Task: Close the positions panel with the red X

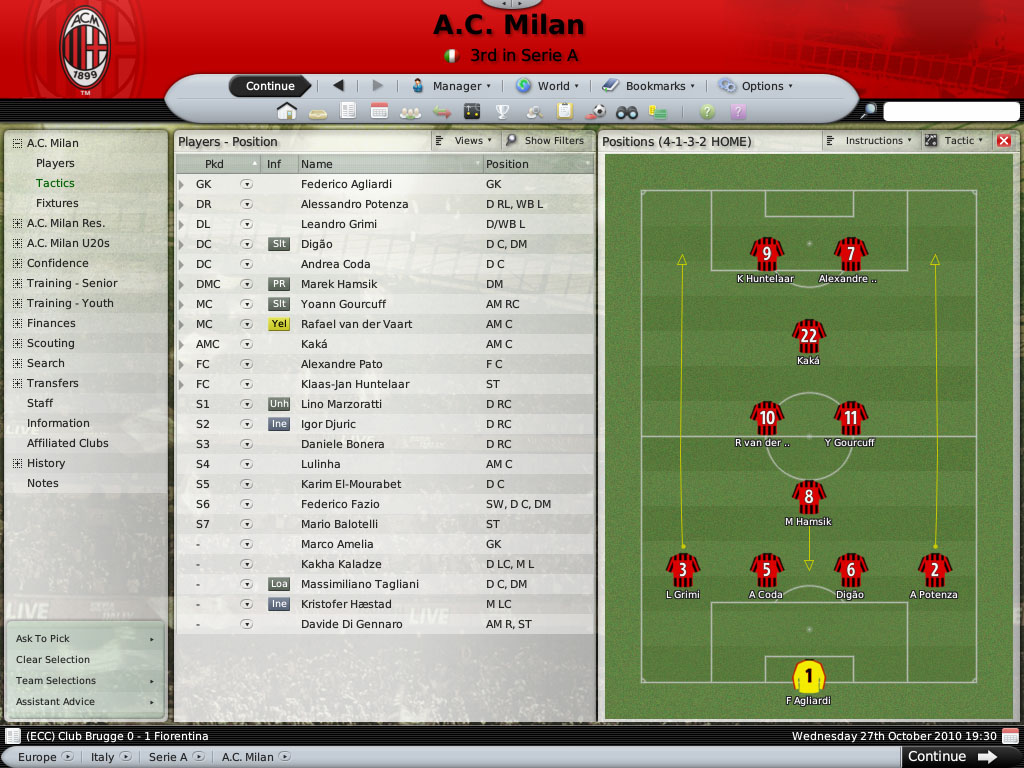Action: click(x=1004, y=141)
